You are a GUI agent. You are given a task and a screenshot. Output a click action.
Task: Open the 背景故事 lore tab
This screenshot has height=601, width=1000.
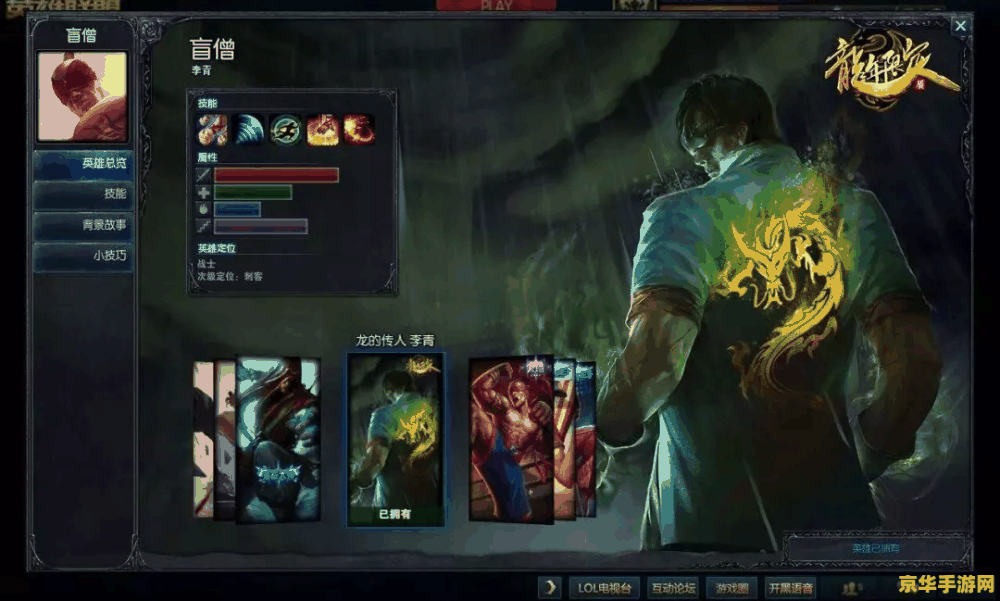point(83,225)
